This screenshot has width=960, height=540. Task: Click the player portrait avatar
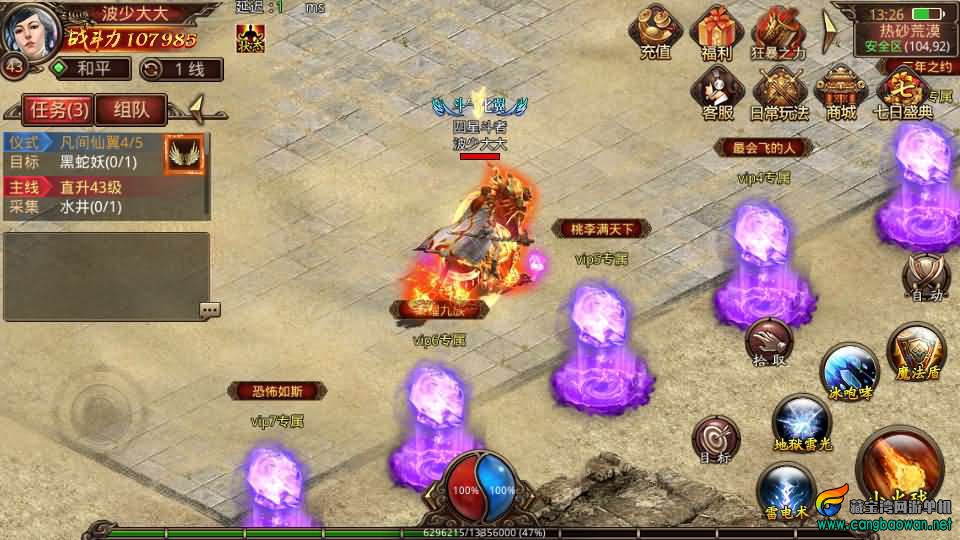30,30
